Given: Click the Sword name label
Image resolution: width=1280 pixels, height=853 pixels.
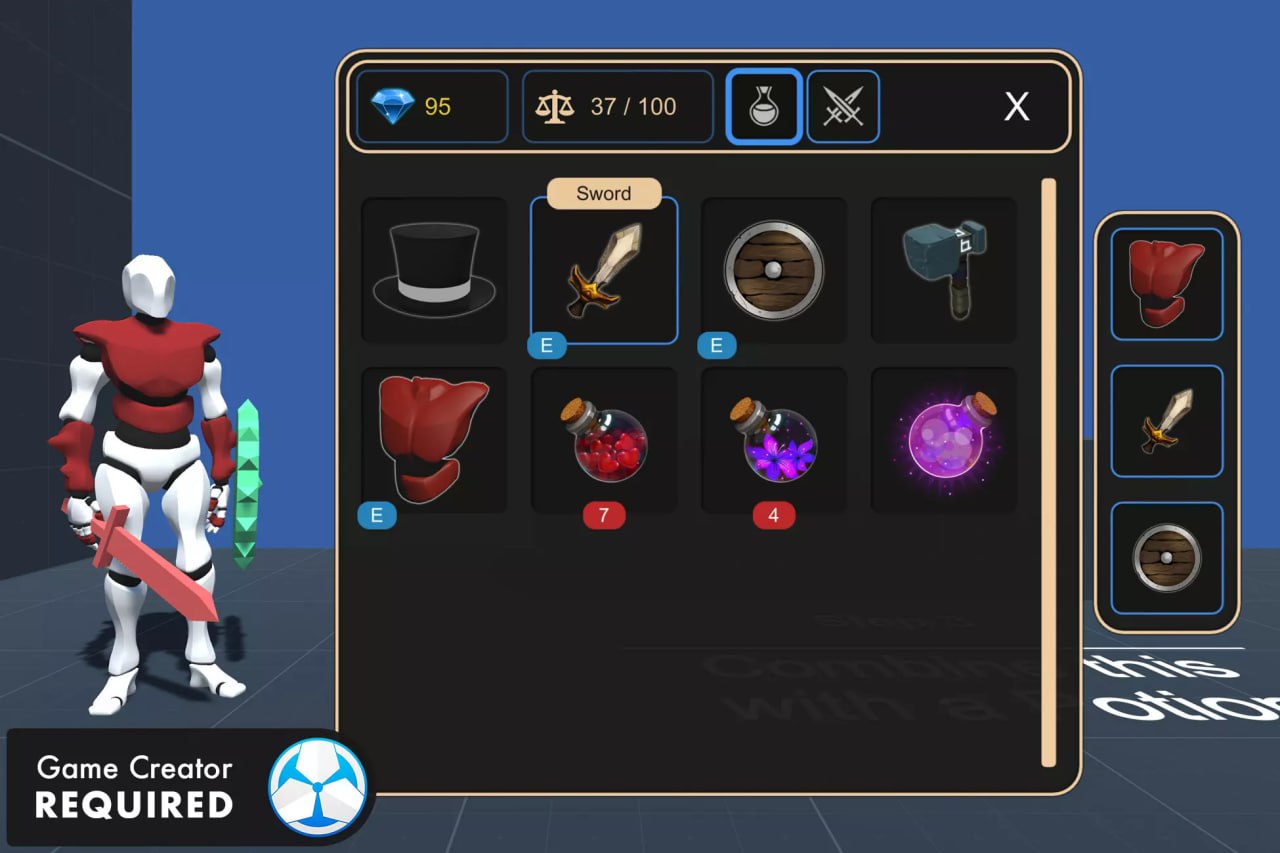Looking at the screenshot, I should click(603, 193).
